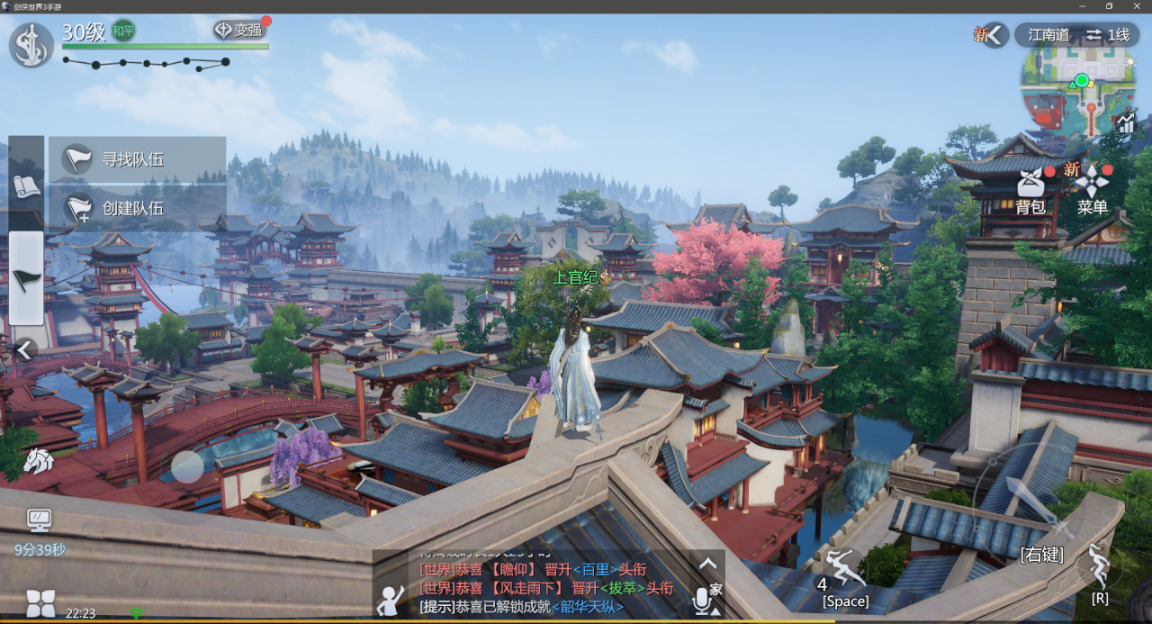Activate the microphone voice chat button
Image resolution: width=1152 pixels, height=624 pixels.
[x=704, y=600]
